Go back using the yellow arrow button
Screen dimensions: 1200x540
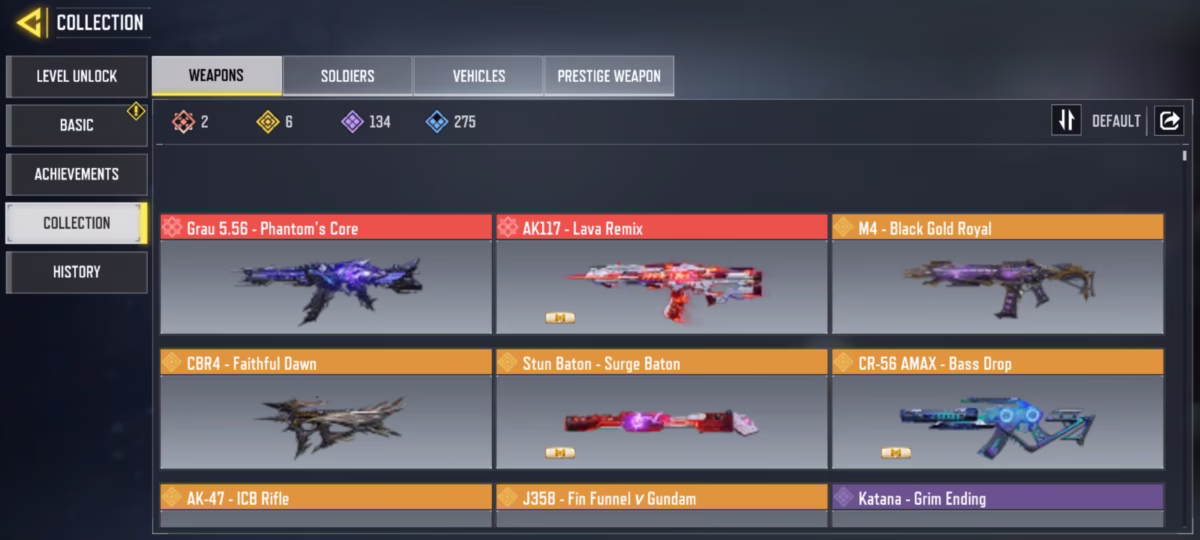pyautogui.click(x=29, y=22)
